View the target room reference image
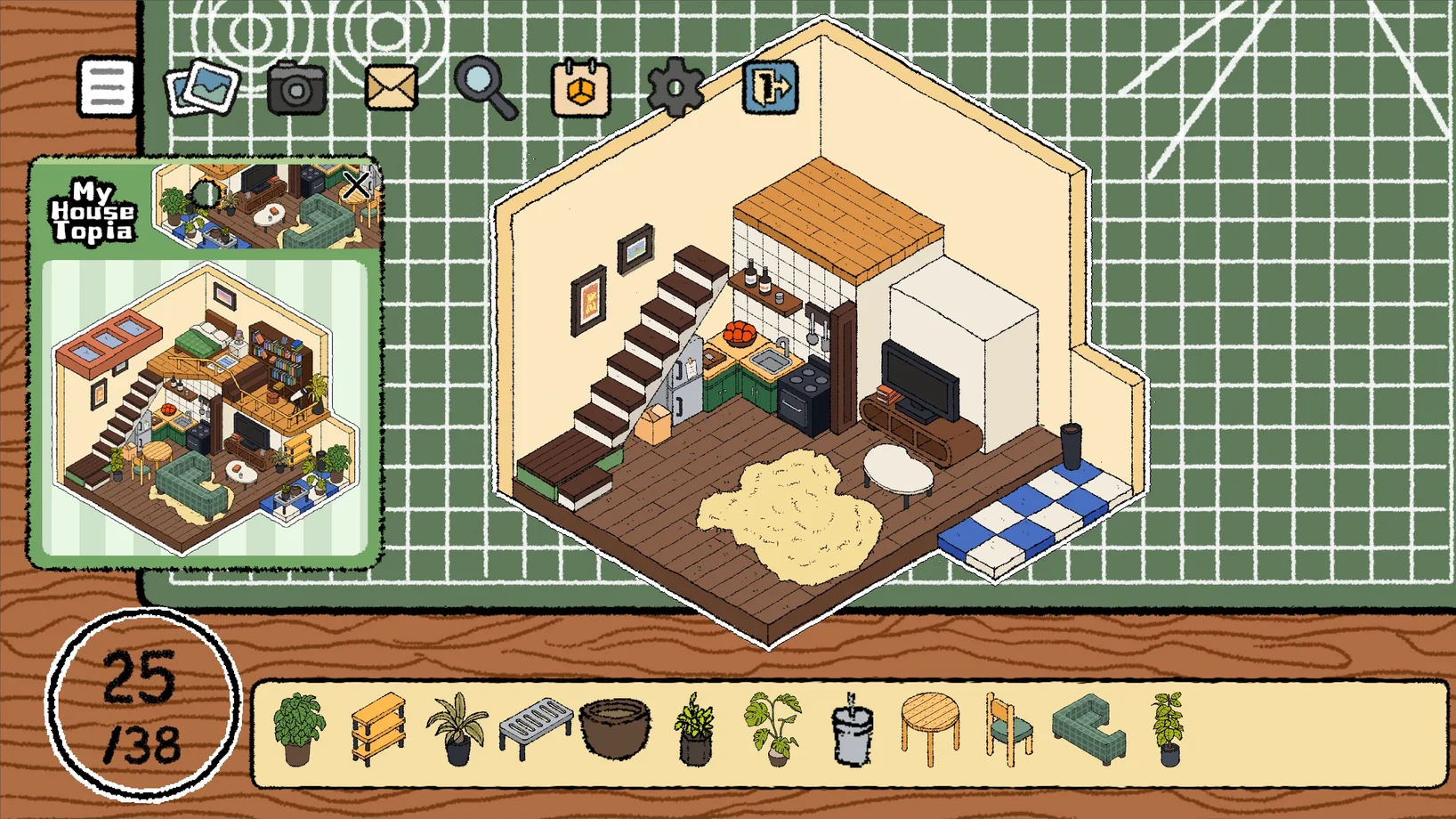Screen dimensions: 1456x819 pyautogui.click(x=205, y=408)
